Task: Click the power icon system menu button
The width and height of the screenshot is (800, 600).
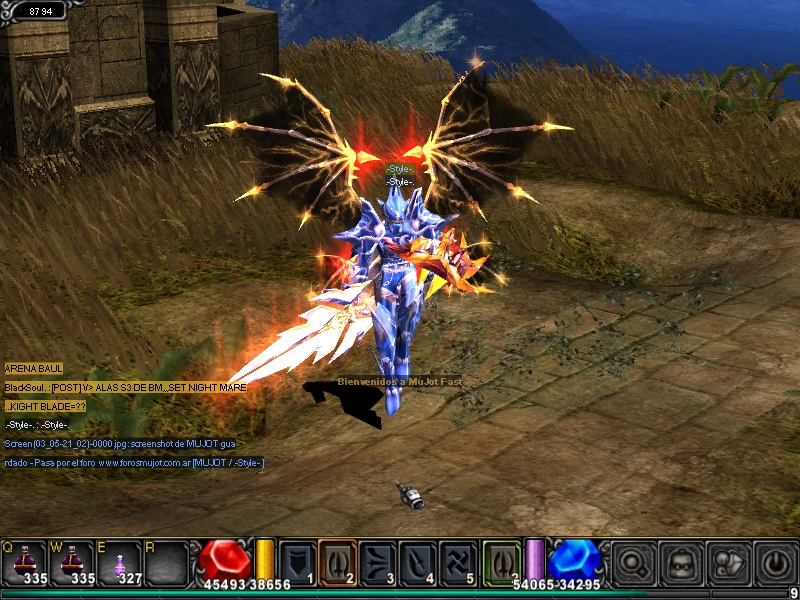Action: [774, 562]
